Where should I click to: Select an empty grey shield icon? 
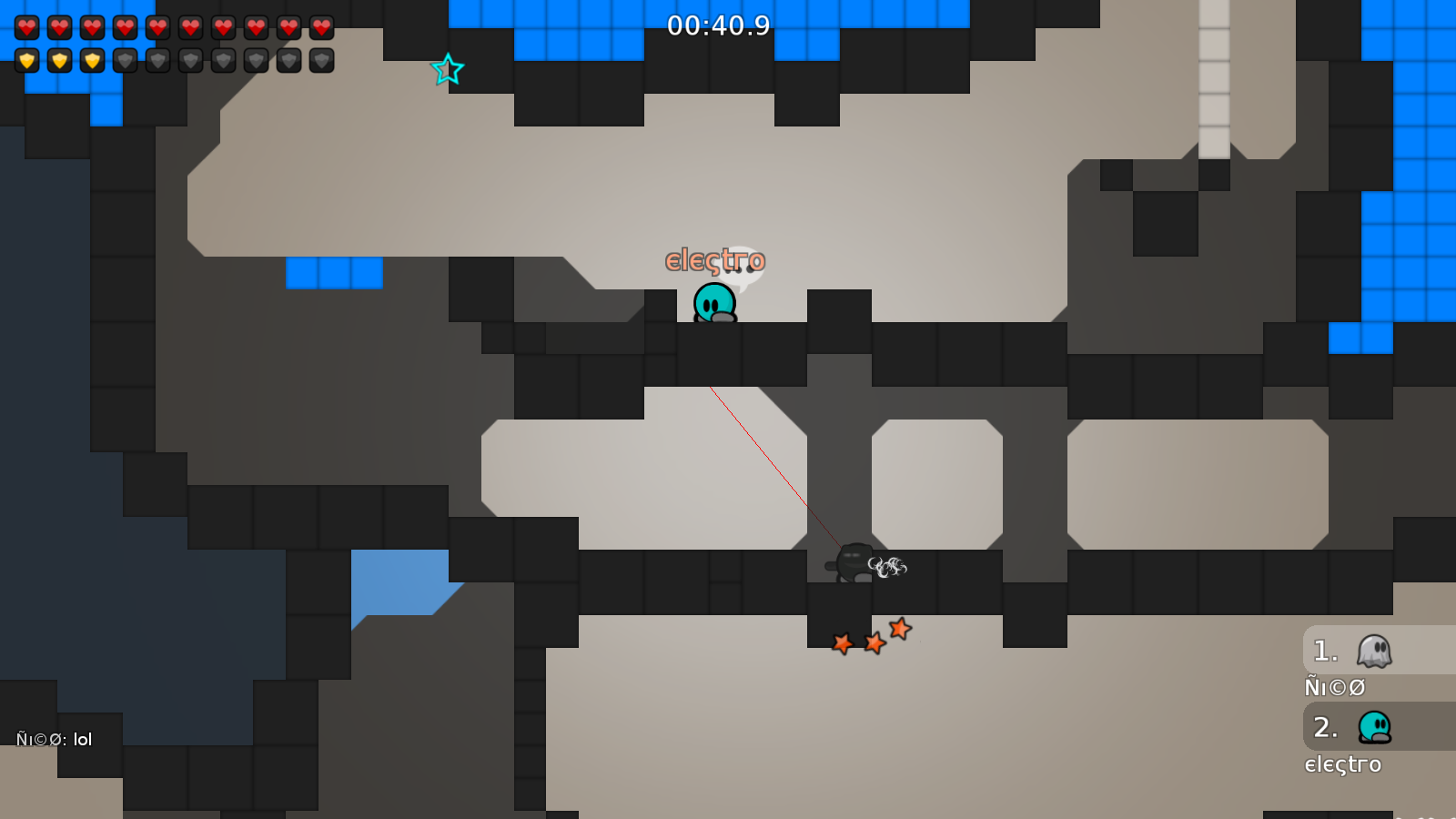point(157,60)
